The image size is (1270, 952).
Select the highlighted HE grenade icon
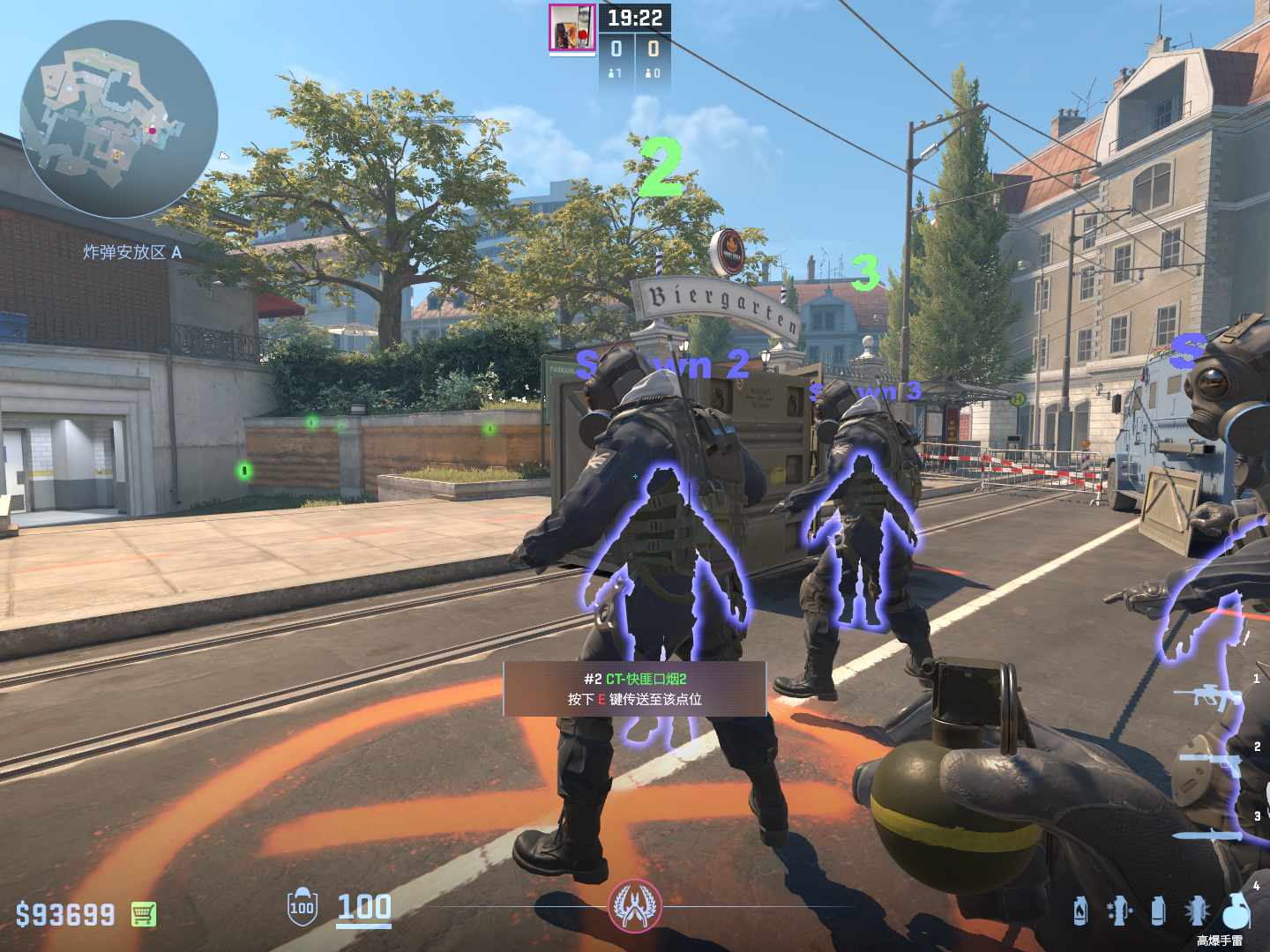pyautogui.click(x=1236, y=911)
